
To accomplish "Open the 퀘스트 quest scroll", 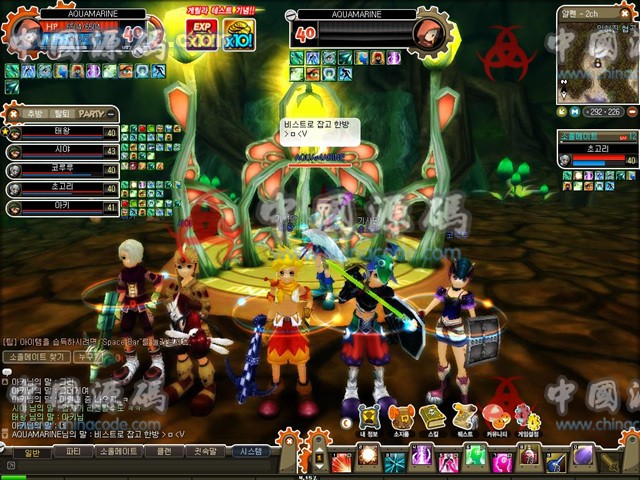I will tap(463, 418).
